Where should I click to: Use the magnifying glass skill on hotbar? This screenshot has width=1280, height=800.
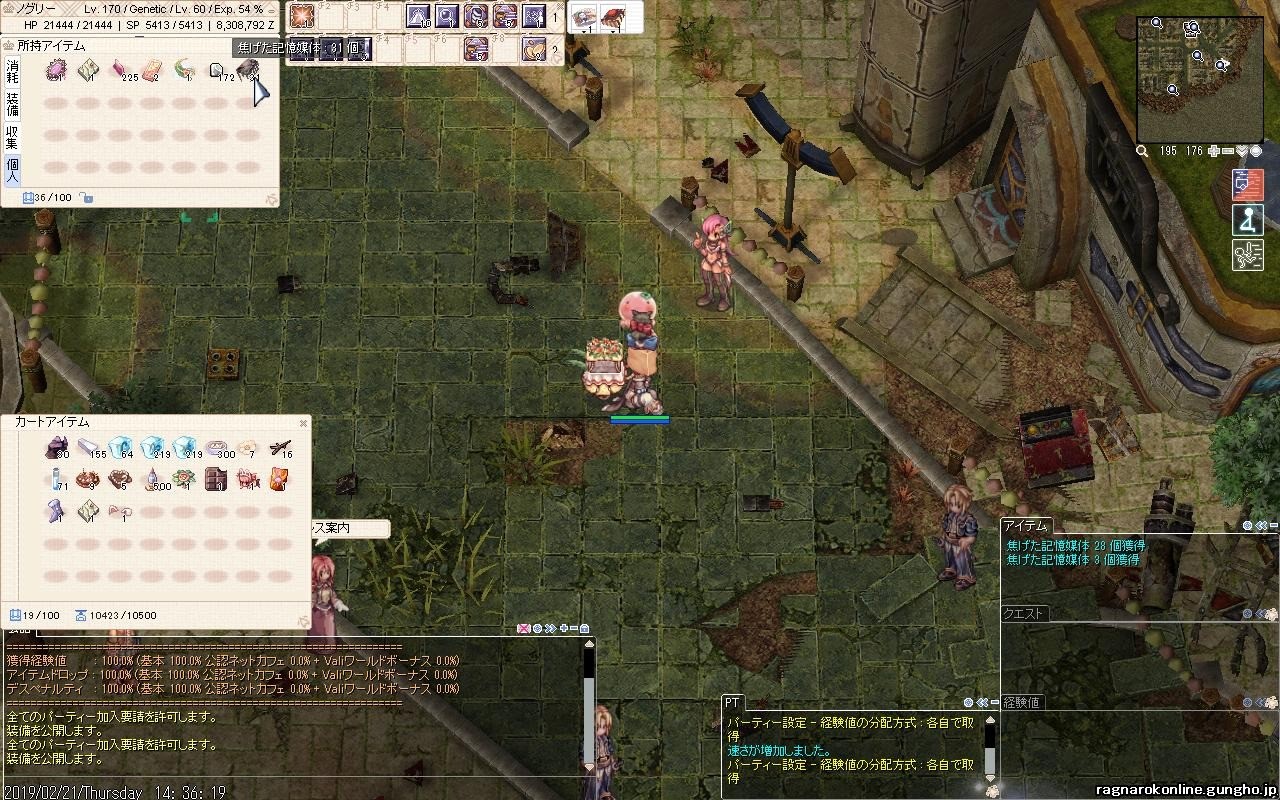point(446,16)
